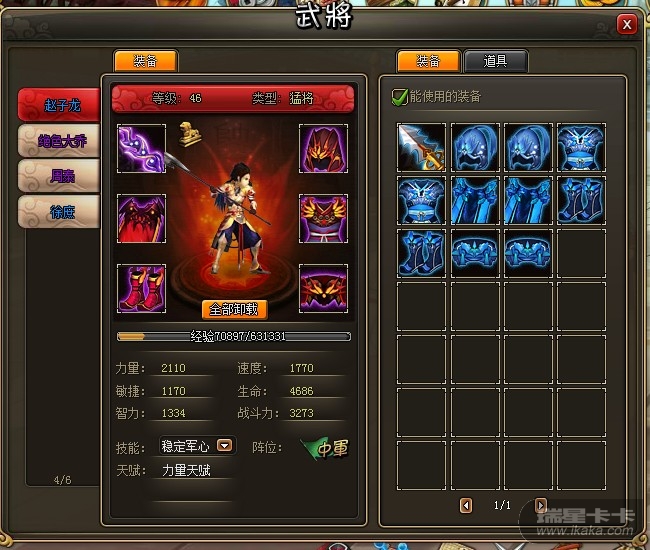Screen dimensions: 650x550
Task: Pick the spear item in the inventory
Action: [x=421, y=148]
